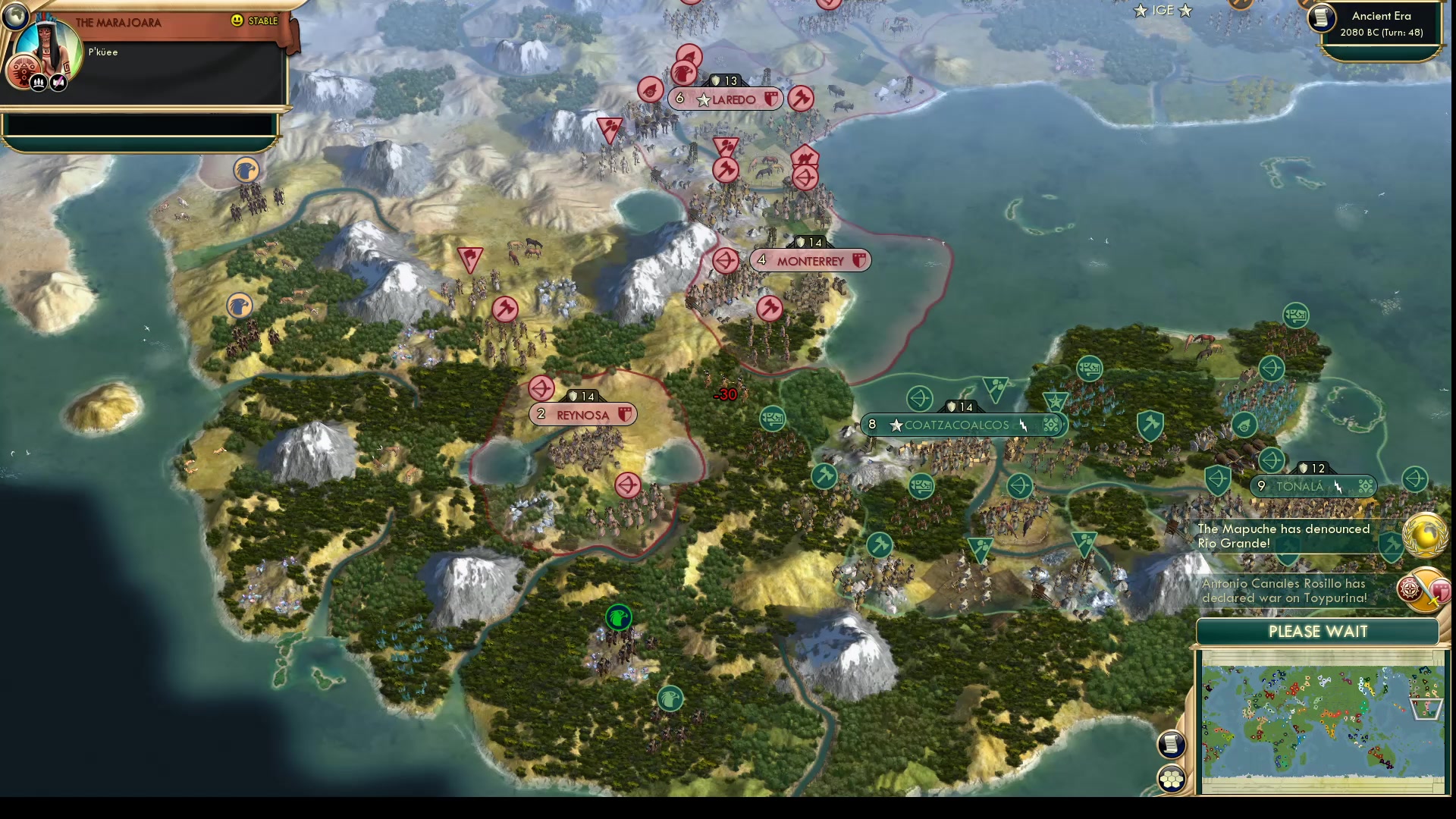
Task: Open the scroll icon beside the minimap
Action: [x=1171, y=744]
